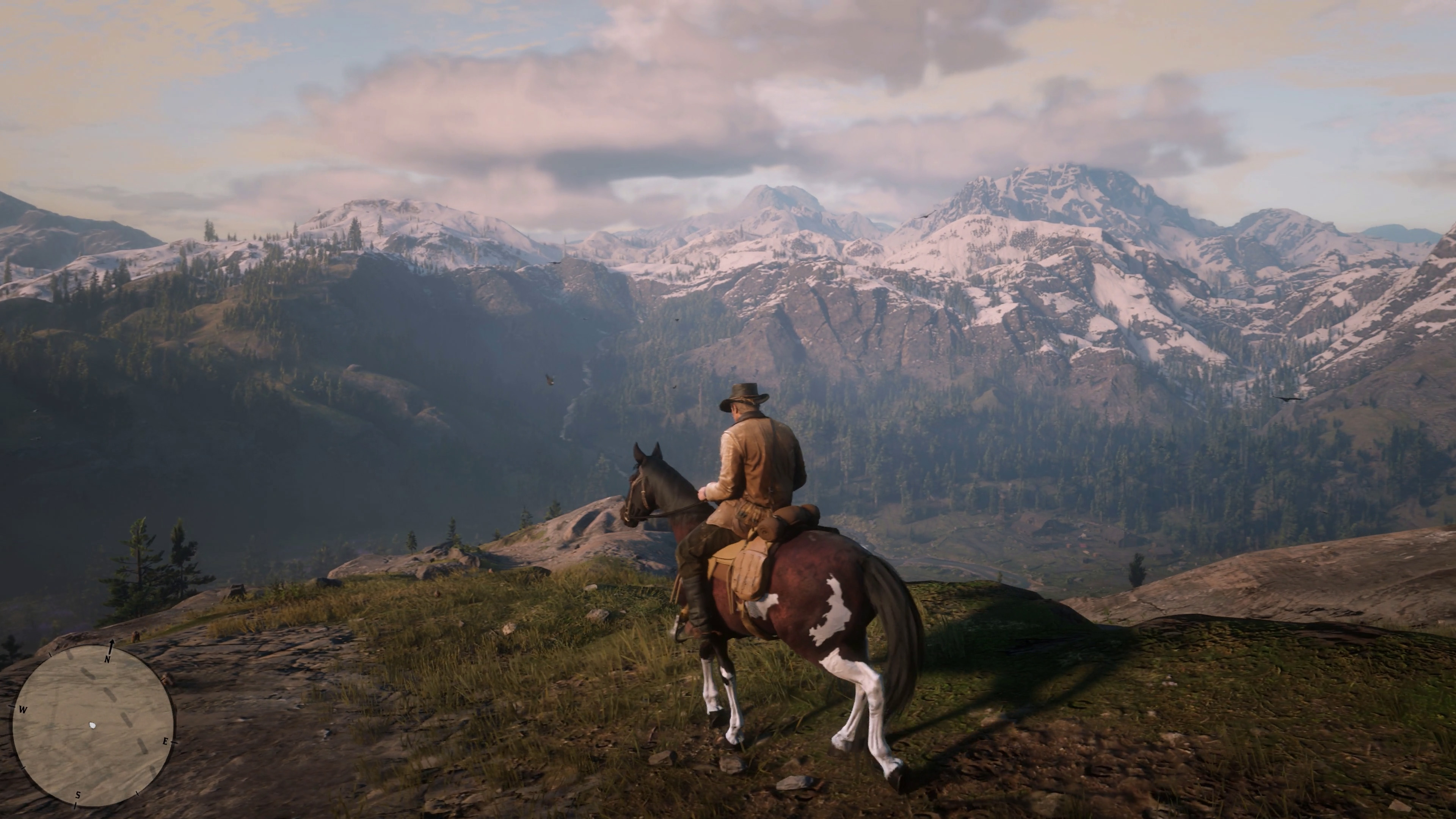Viewport: 1456px width, 819px height.
Task: Click the letter S on the compass
Action: coord(78,795)
